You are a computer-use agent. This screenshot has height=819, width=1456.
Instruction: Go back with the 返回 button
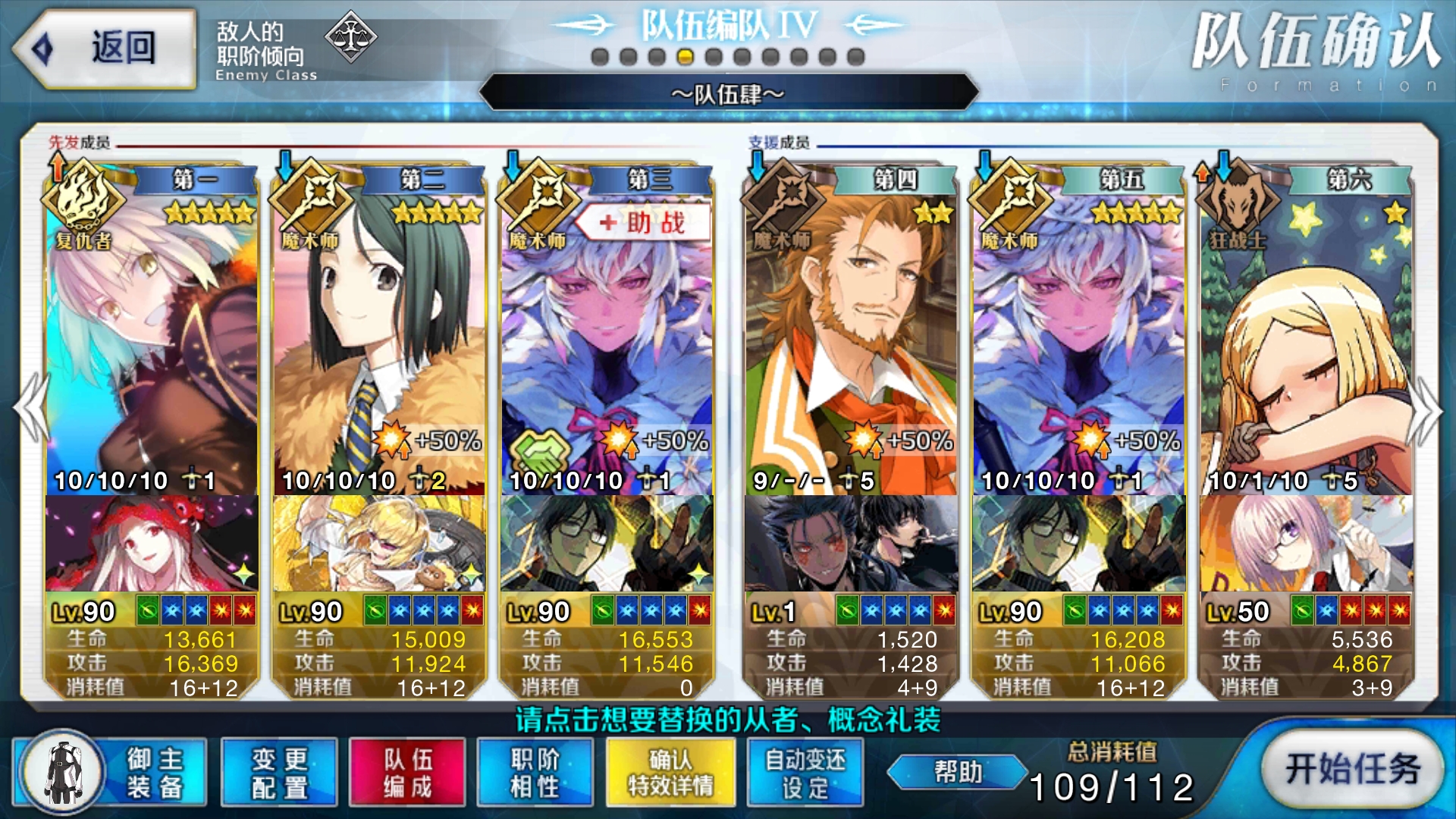(105, 48)
